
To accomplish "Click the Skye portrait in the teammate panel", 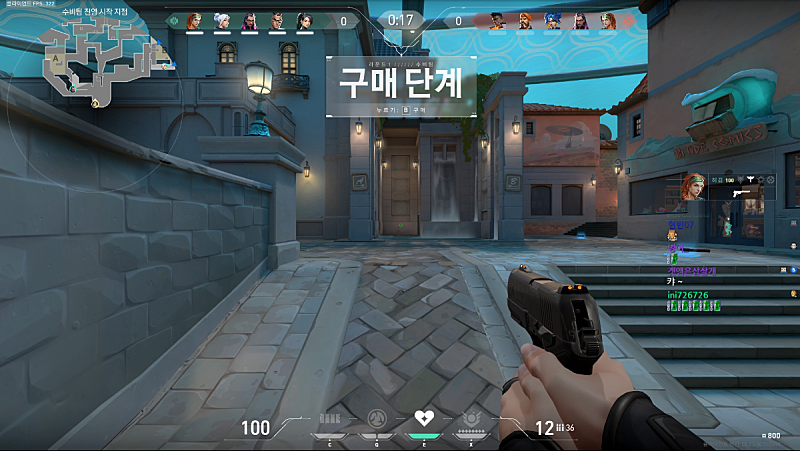I will coord(694,186).
